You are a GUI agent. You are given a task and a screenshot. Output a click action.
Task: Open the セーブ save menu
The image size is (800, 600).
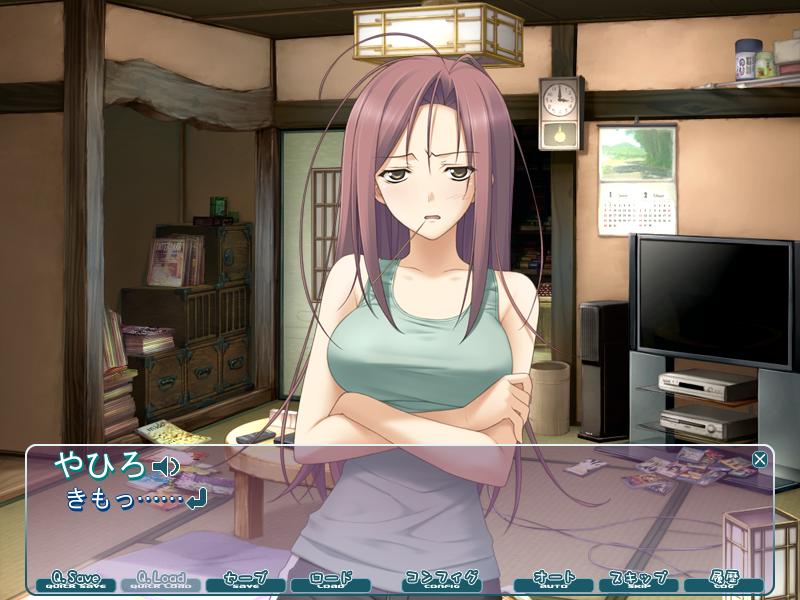(245, 581)
